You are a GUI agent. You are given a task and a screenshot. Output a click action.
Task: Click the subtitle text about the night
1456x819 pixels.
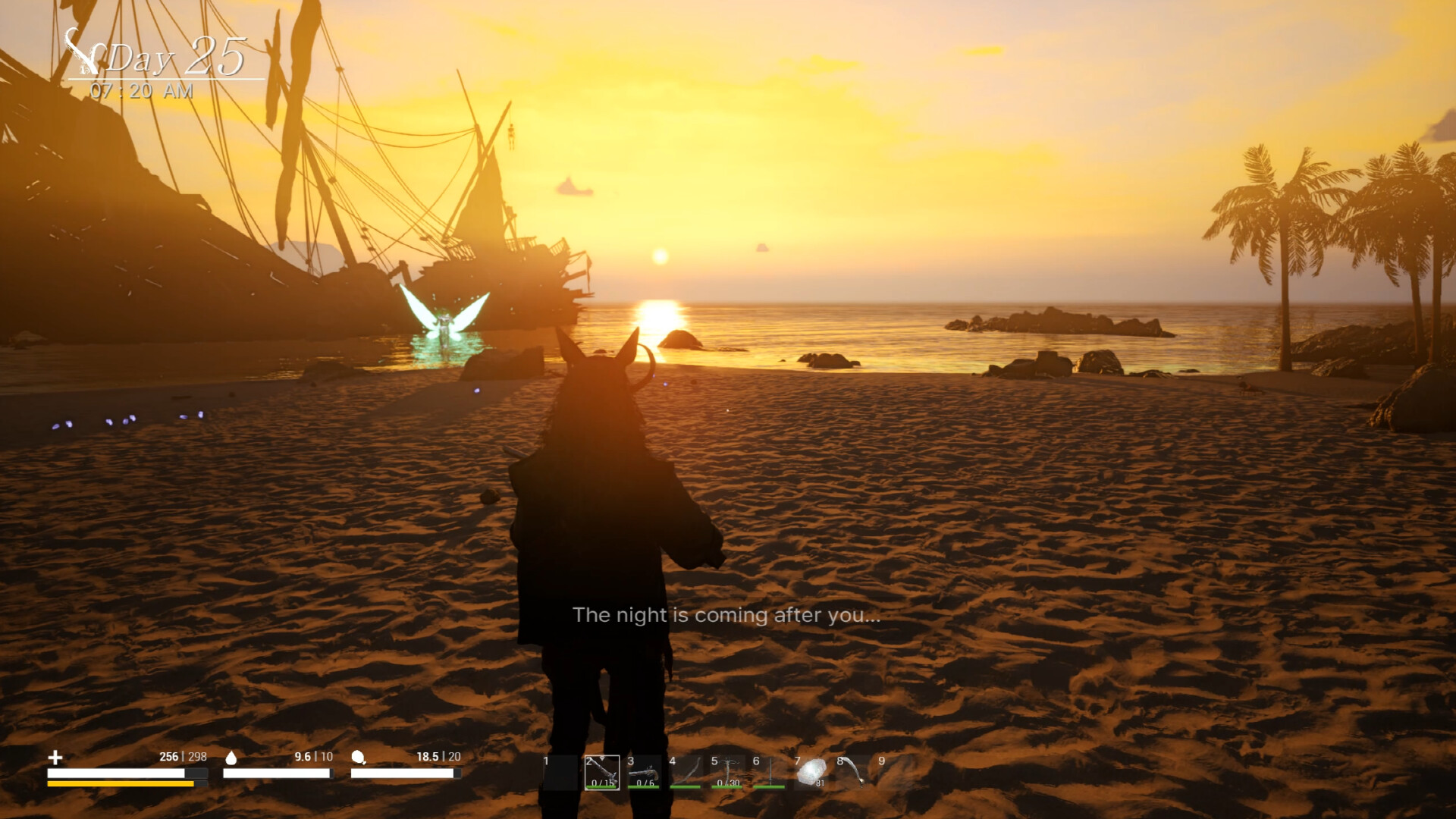[x=728, y=615]
